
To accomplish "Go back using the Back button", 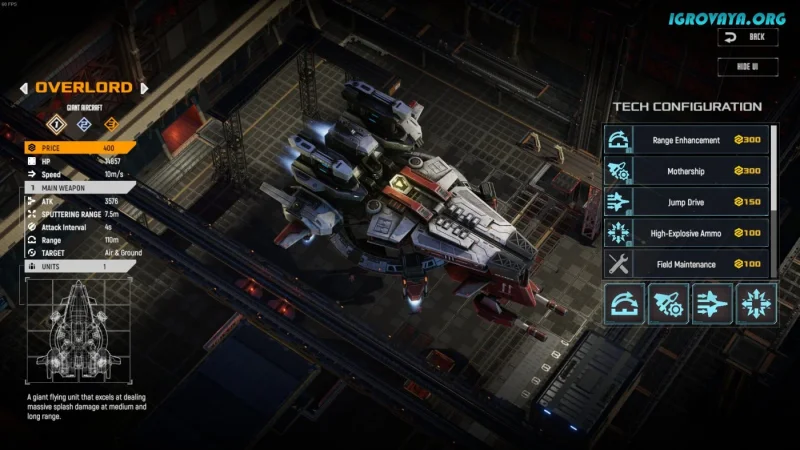I will click(748, 37).
